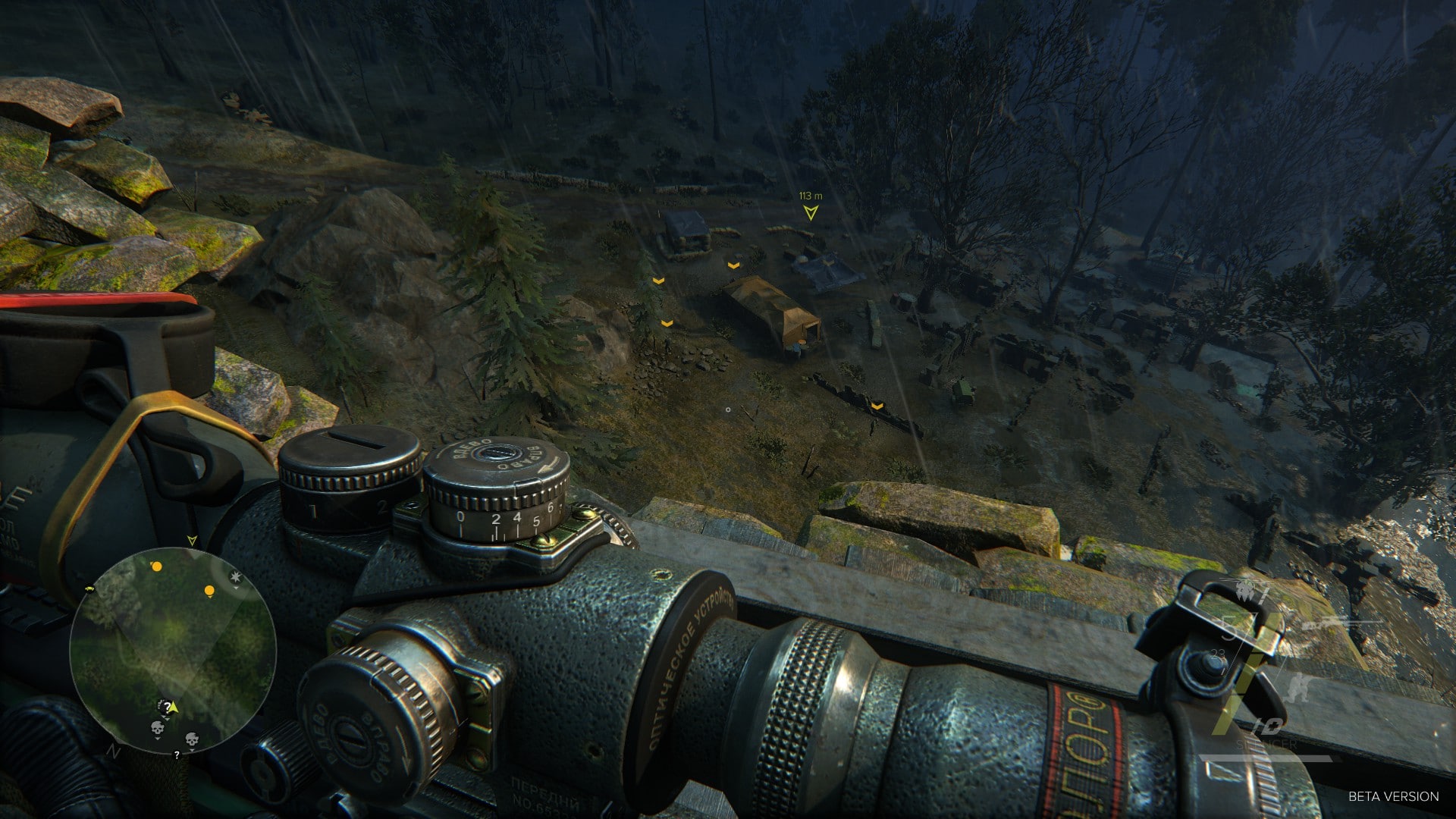Click the 113 m objective waypoint marker

click(811, 213)
